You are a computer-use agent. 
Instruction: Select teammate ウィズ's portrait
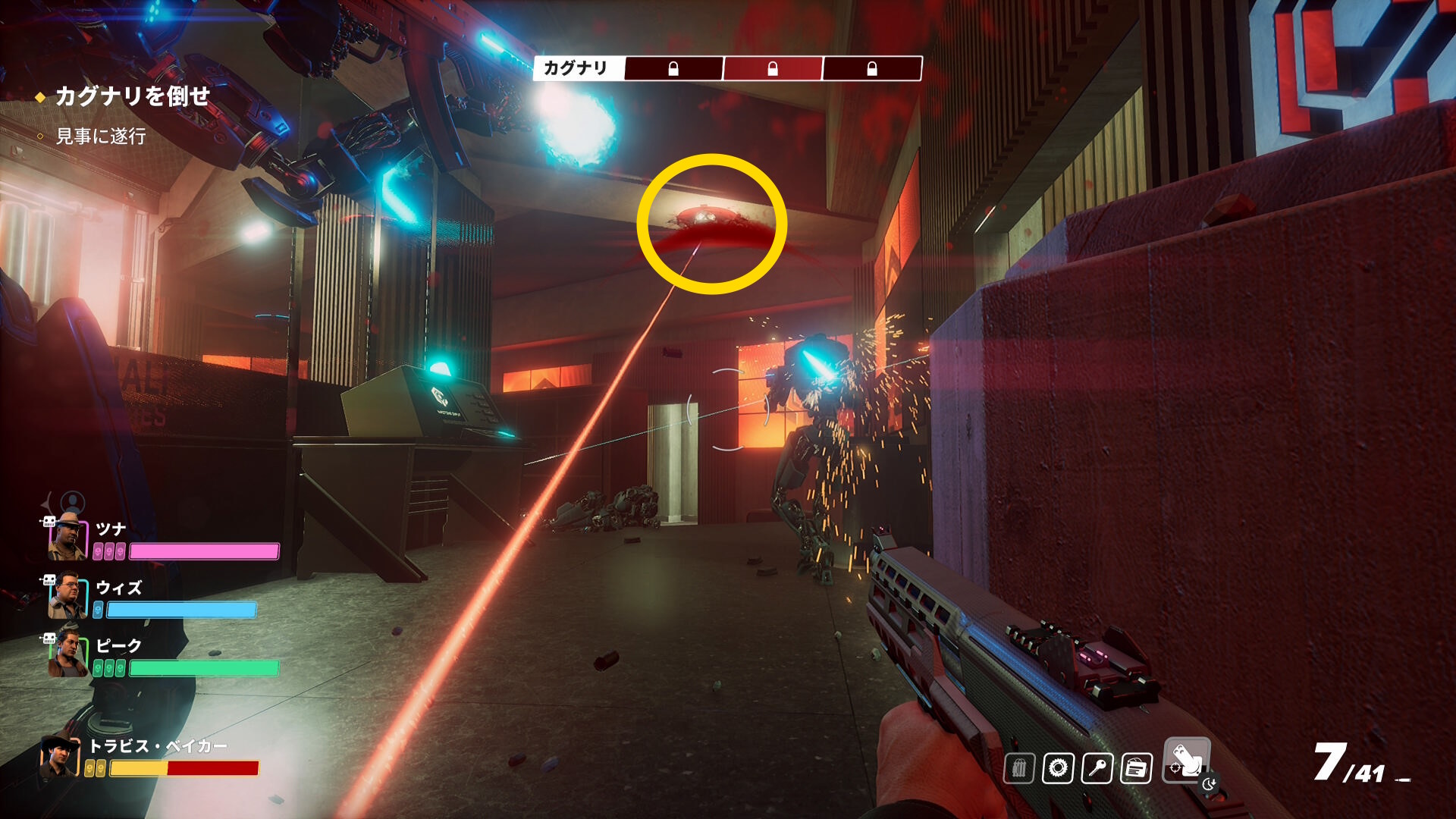tap(67, 596)
